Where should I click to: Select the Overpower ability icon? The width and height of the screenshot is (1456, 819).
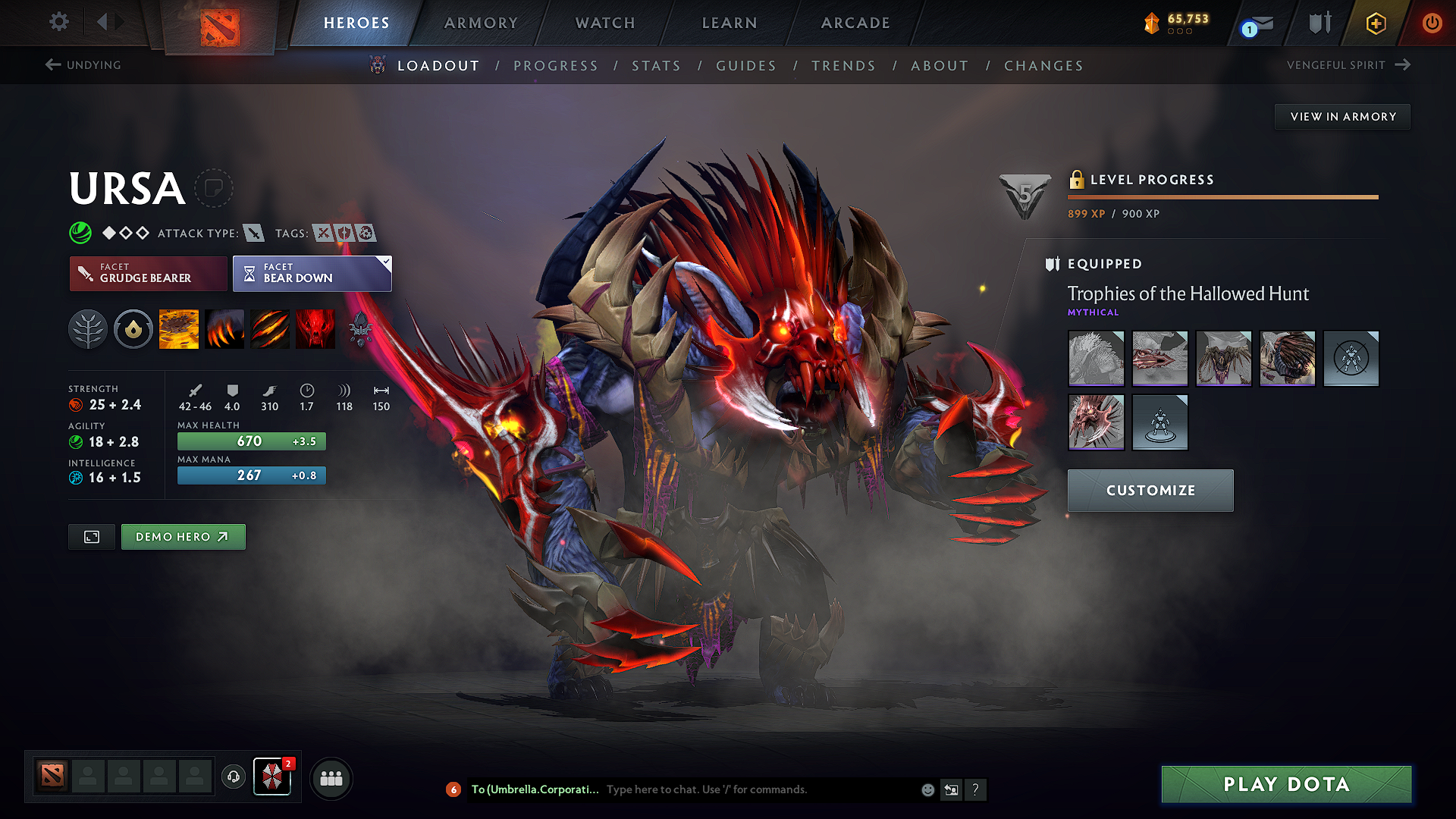click(x=224, y=328)
